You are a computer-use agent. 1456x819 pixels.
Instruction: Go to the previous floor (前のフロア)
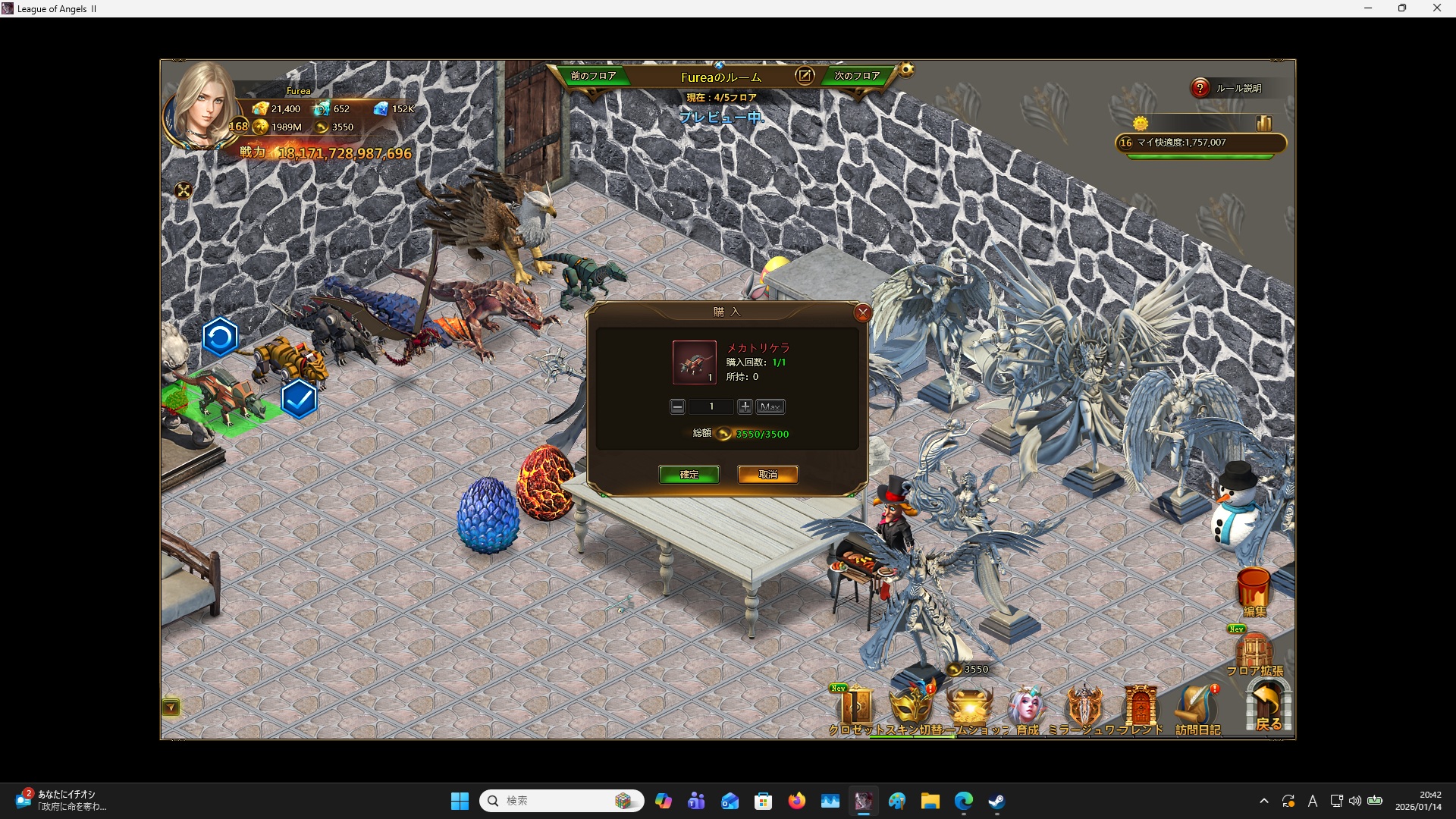[593, 76]
